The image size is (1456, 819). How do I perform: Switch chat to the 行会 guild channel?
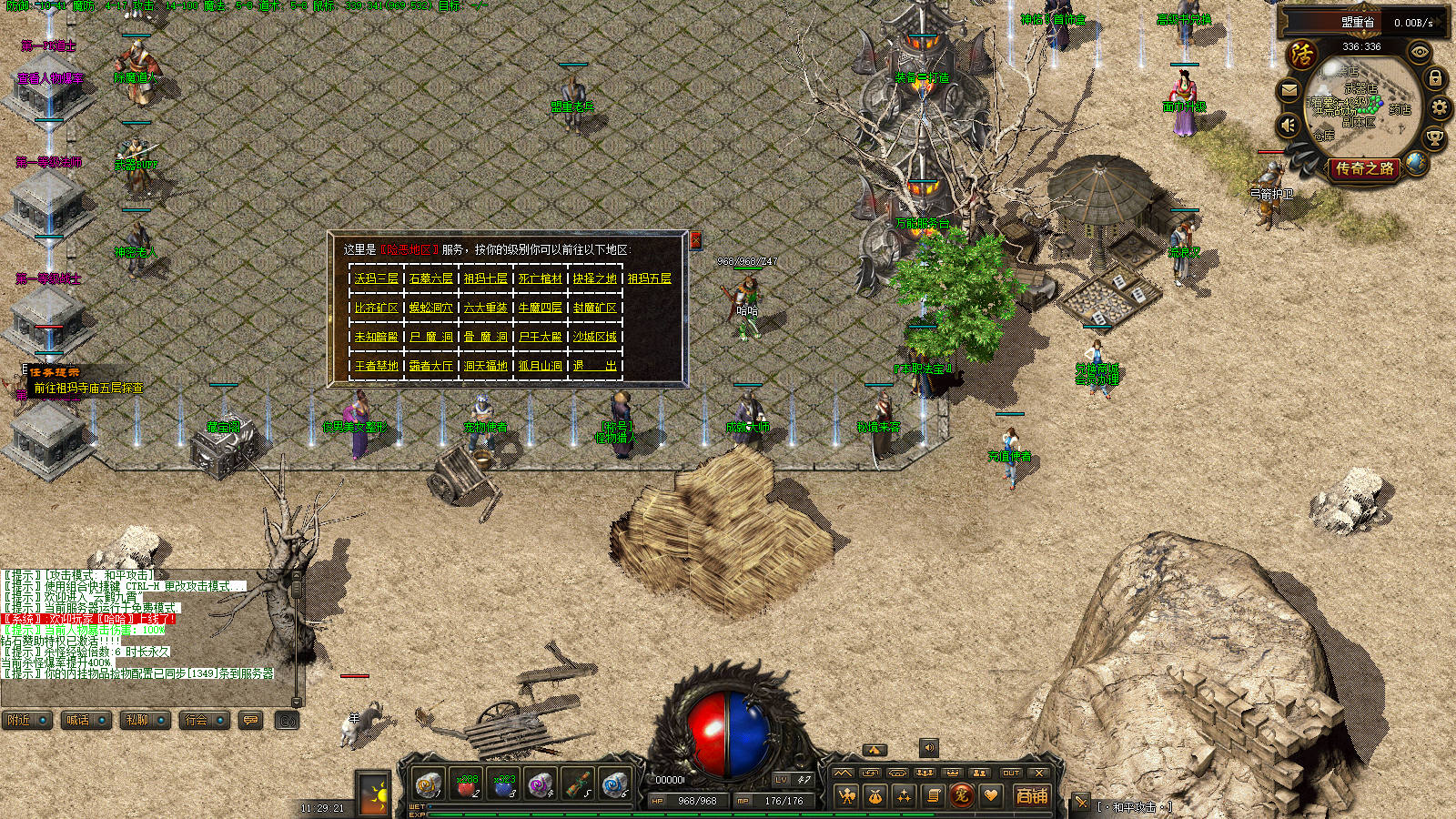pos(203,720)
